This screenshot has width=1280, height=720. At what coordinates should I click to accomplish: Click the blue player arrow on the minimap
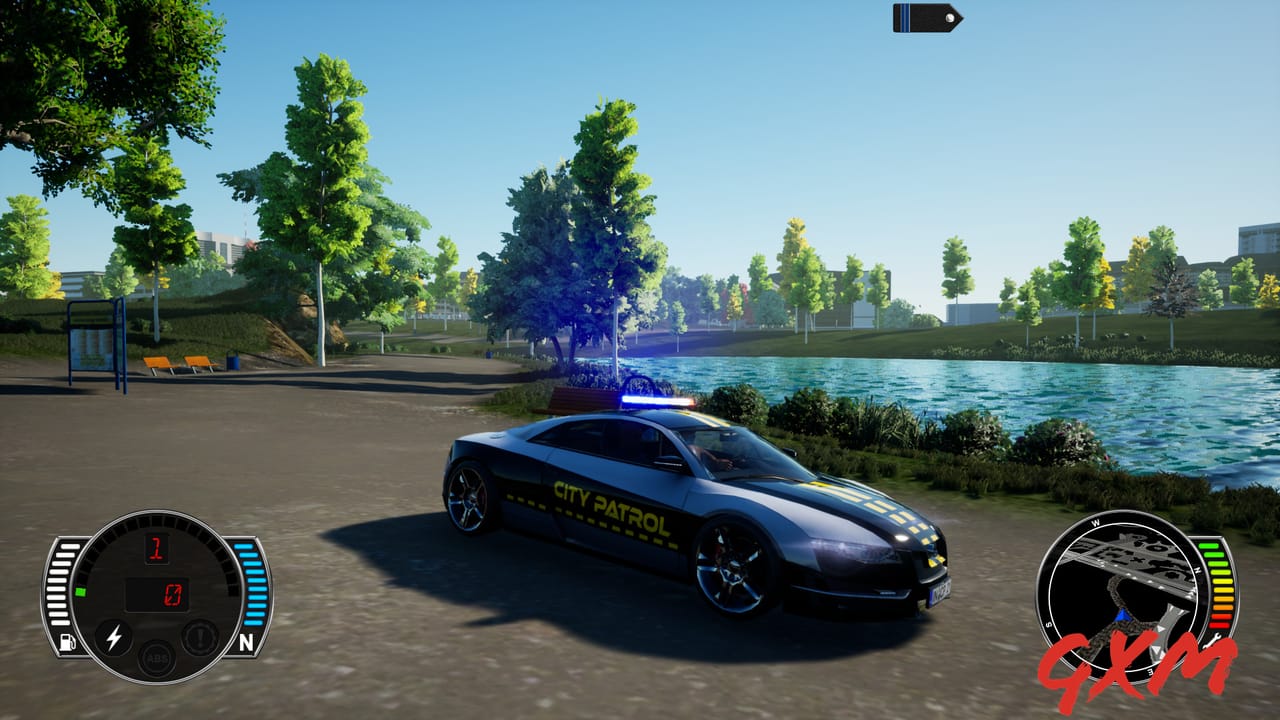pyautogui.click(x=1122, y=614)
